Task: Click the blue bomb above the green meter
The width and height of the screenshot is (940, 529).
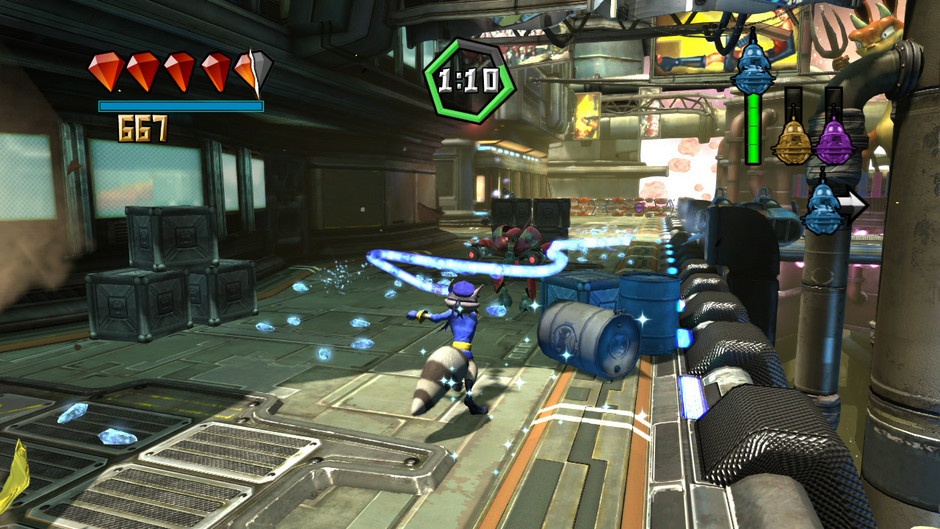Action: point(752,66)
